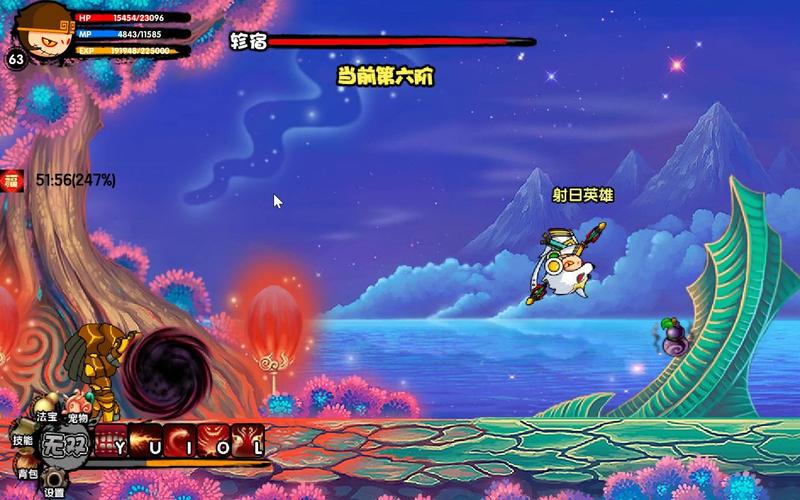Open the 技能 (skills) menu
Viewport: 800px width, 500px height.
[22, 439]
